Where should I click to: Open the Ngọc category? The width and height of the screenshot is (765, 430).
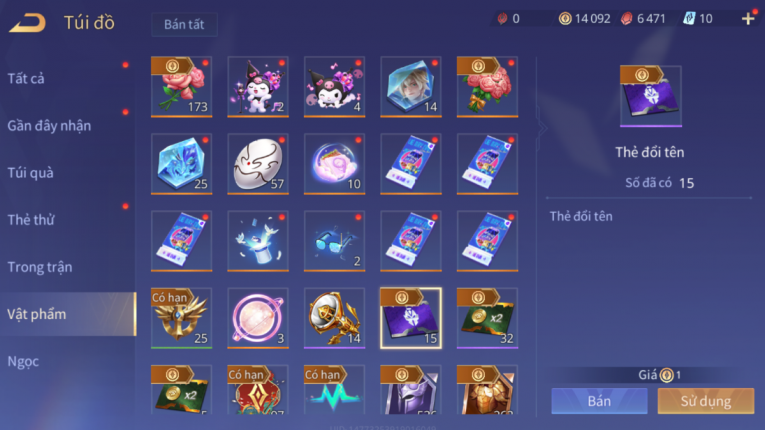(x=23, y=360)
